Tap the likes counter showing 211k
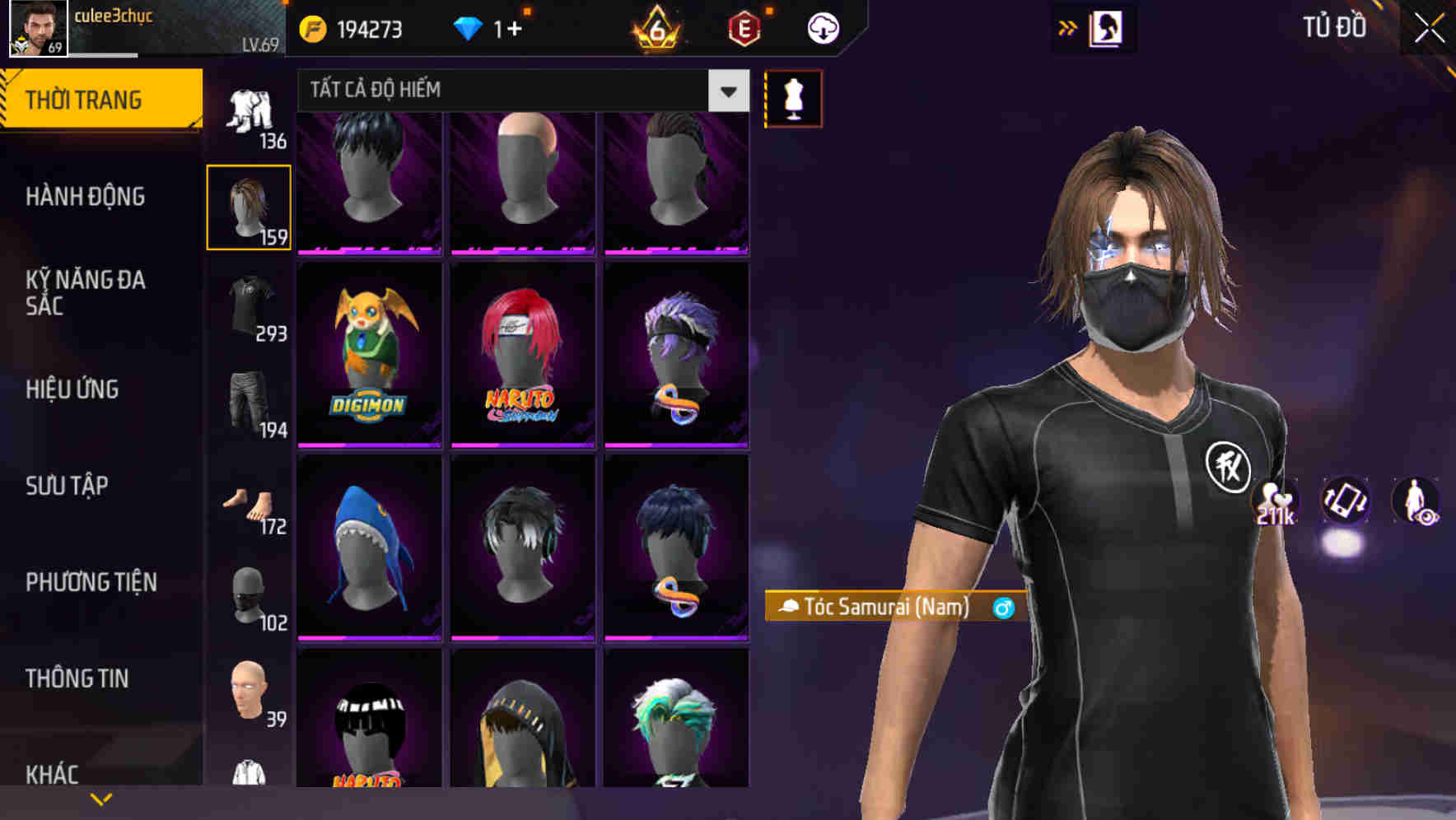Screen dimensions: 1456x820 pyautogui.click(x=1276, y=504)
